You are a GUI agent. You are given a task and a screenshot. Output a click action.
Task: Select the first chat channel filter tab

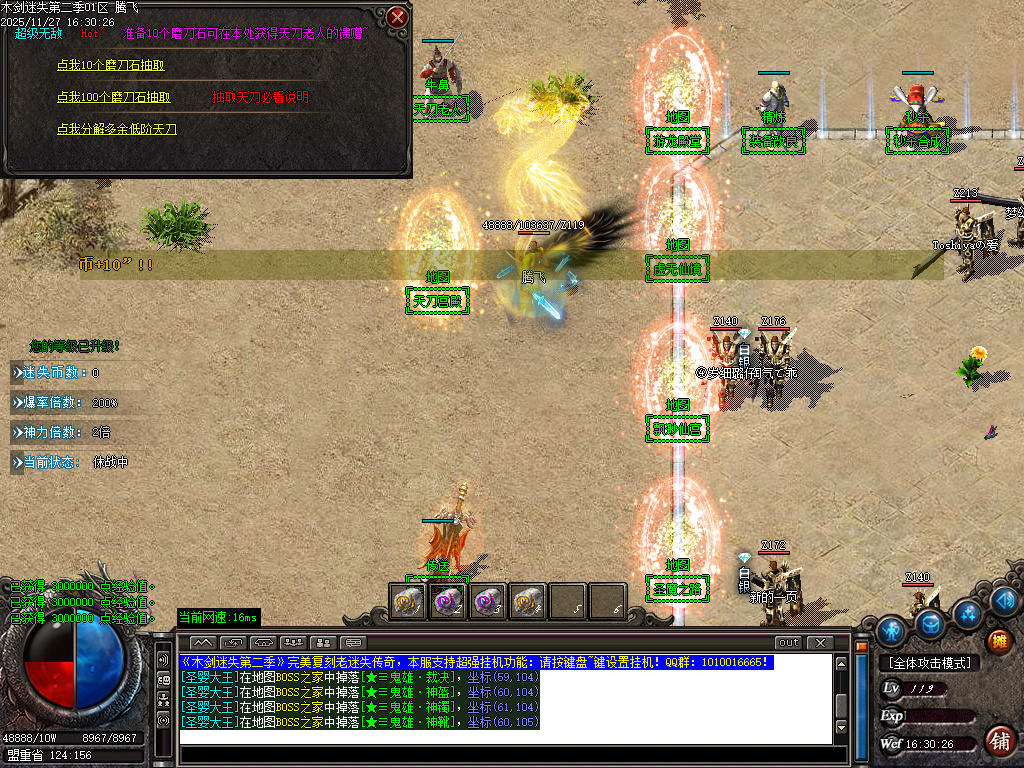coord(202,642)
